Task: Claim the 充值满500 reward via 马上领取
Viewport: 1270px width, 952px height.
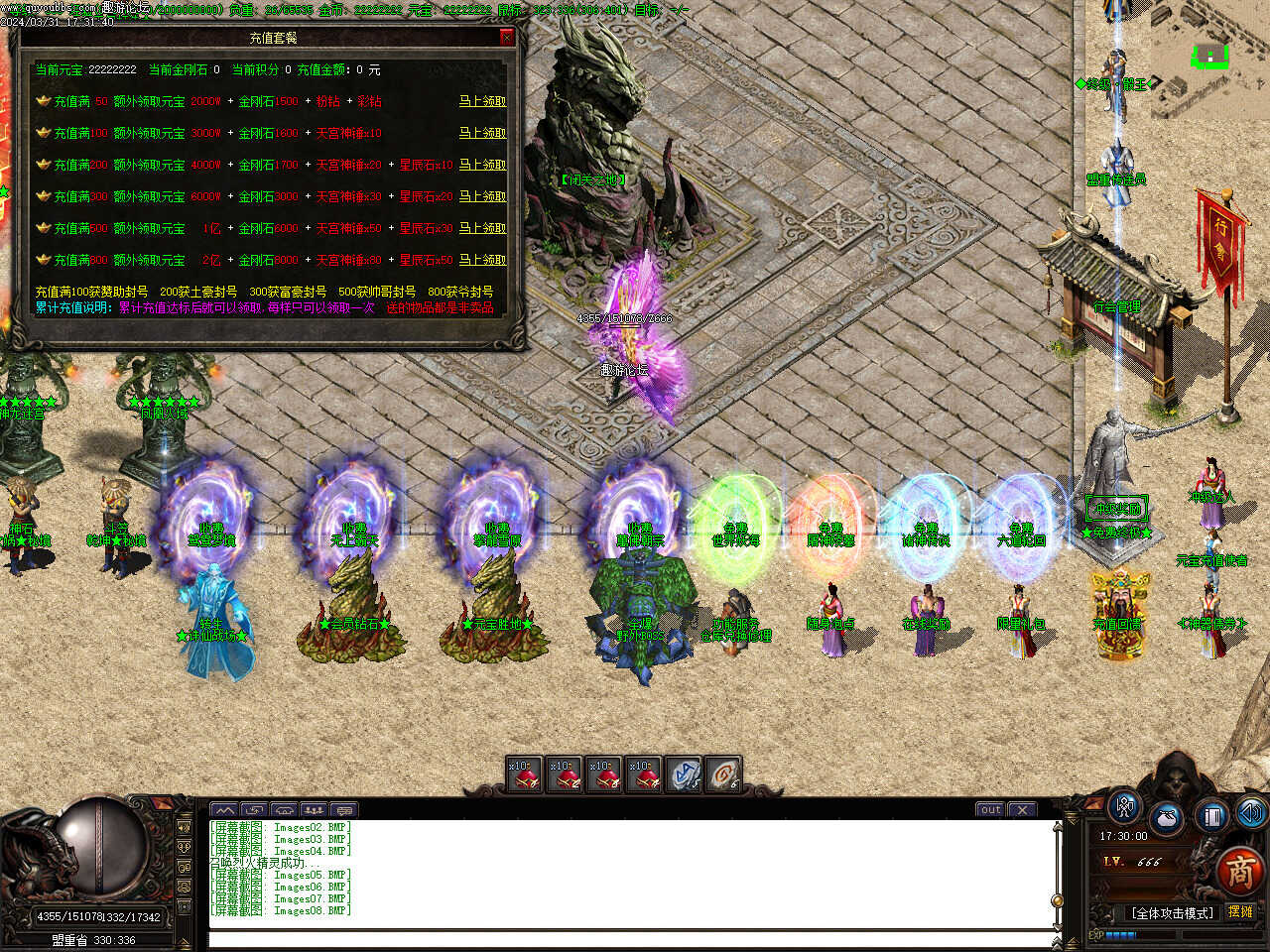Action: [482, 228]
